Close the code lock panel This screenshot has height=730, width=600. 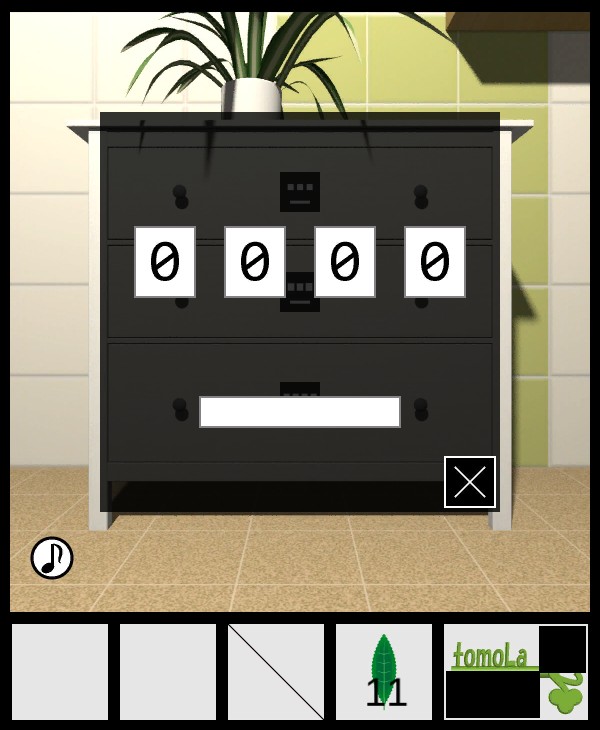470,482
